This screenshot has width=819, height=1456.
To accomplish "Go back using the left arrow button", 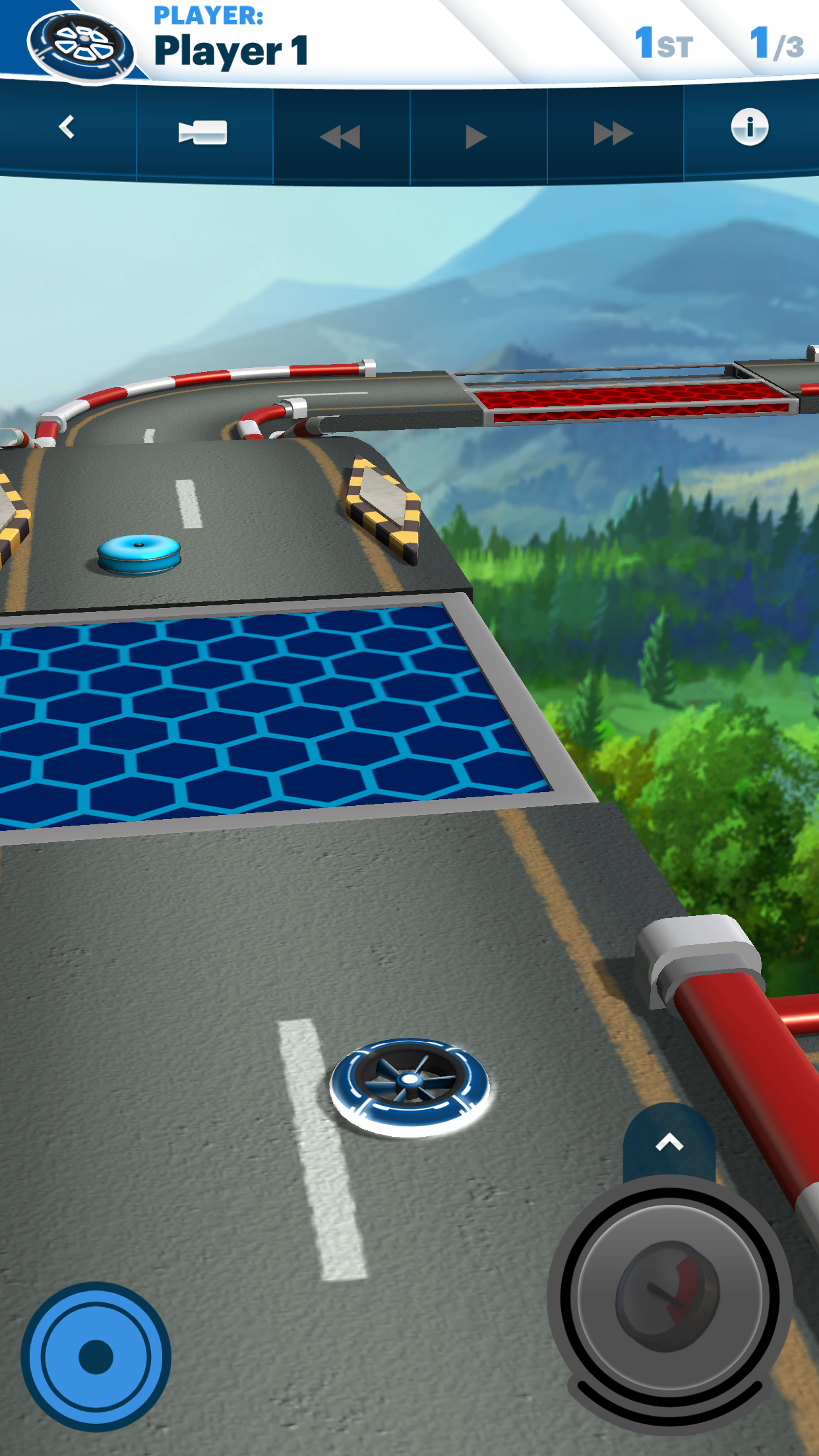I will pos(67,128).
